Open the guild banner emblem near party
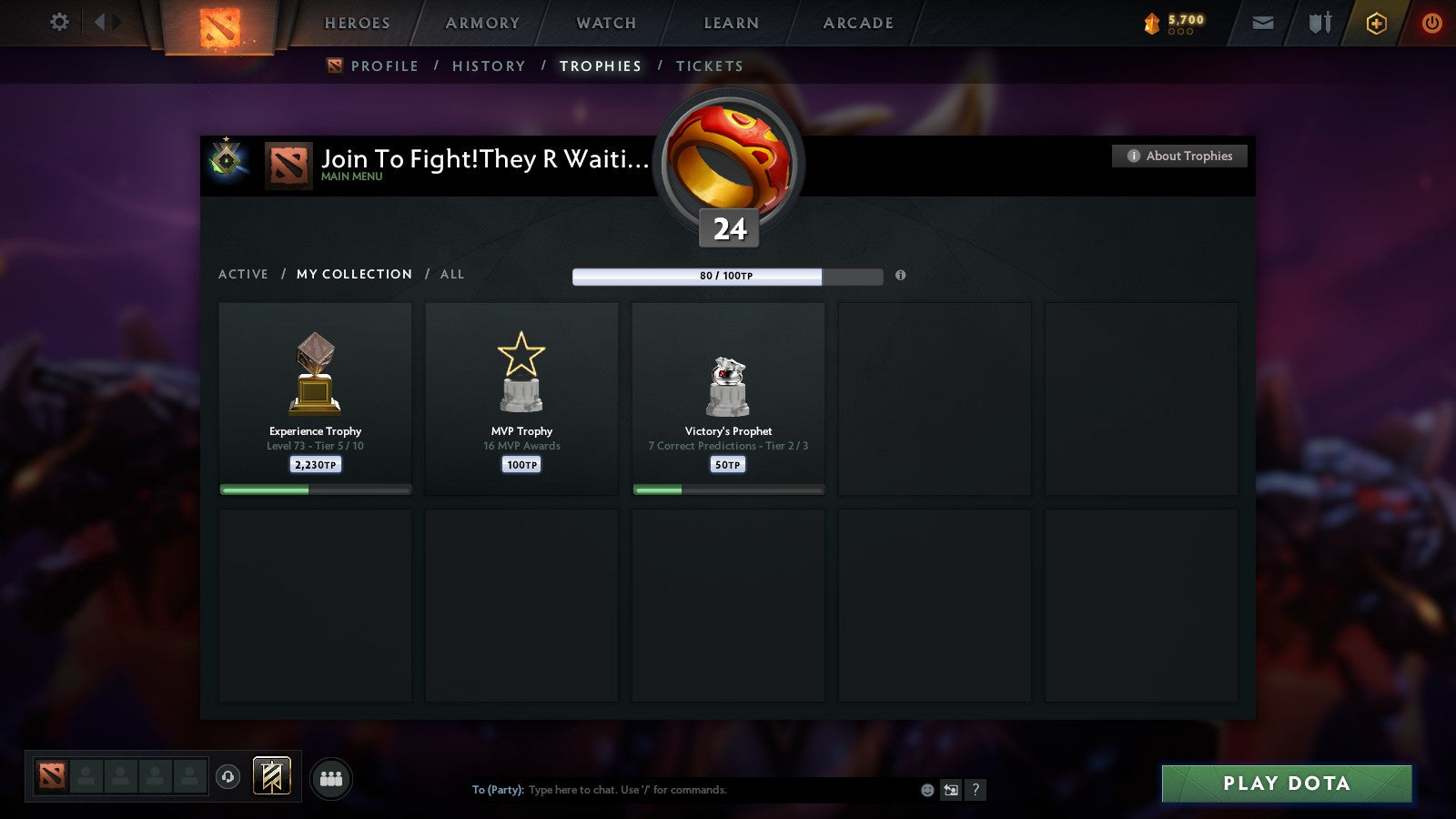This screenshot has width=1456, height=819. [x=271, y=774]
